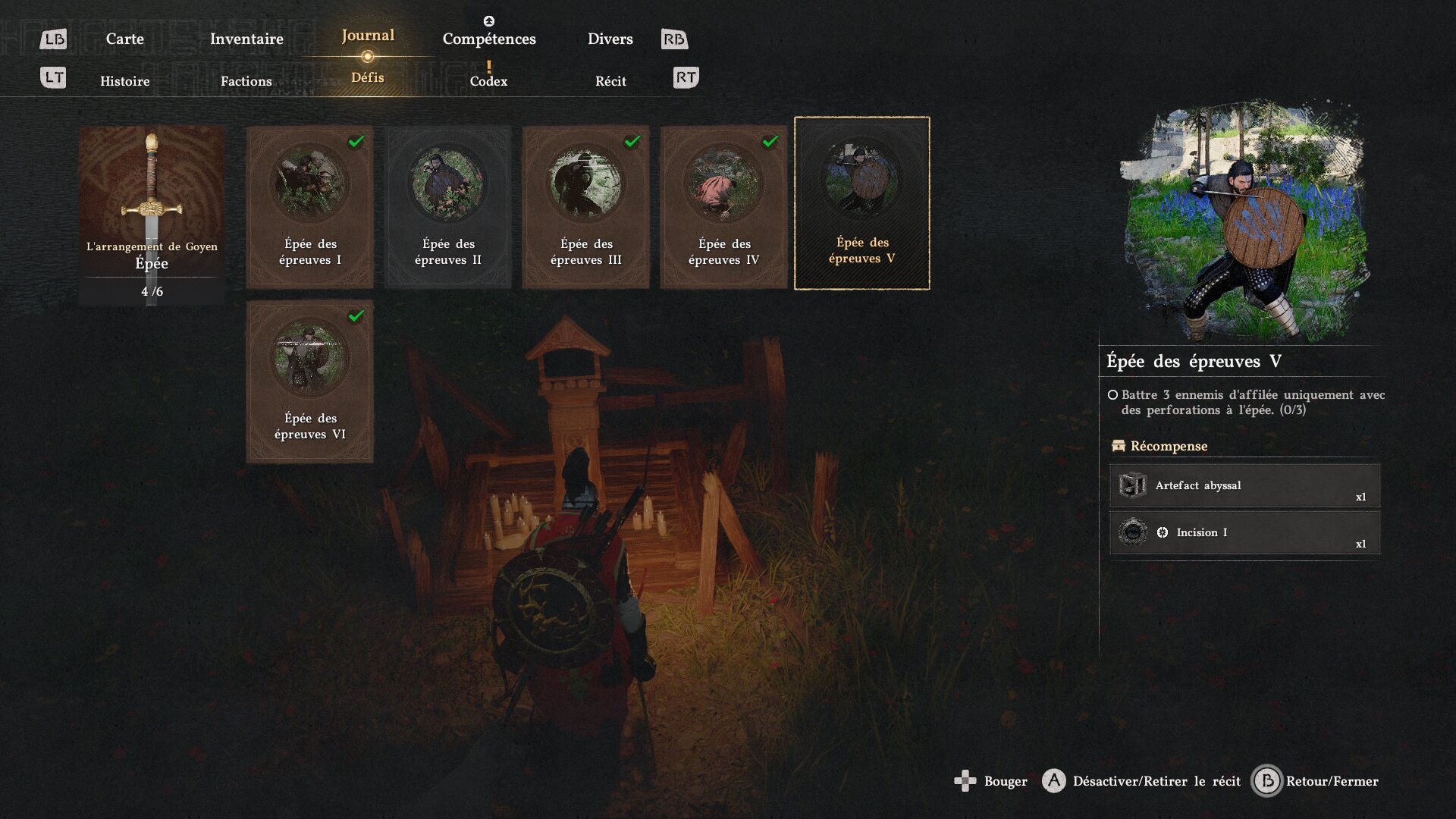Open the Épée des épreuves III challenge
Viewport: 1456px width, 819px height.
[x=586, y=206]
